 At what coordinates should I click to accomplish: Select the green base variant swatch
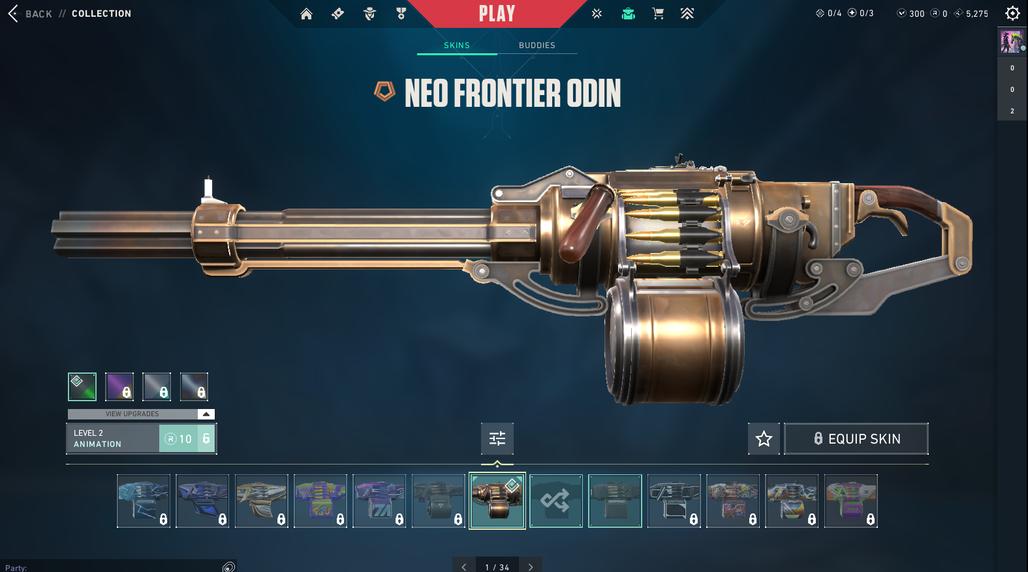(82, 387)
